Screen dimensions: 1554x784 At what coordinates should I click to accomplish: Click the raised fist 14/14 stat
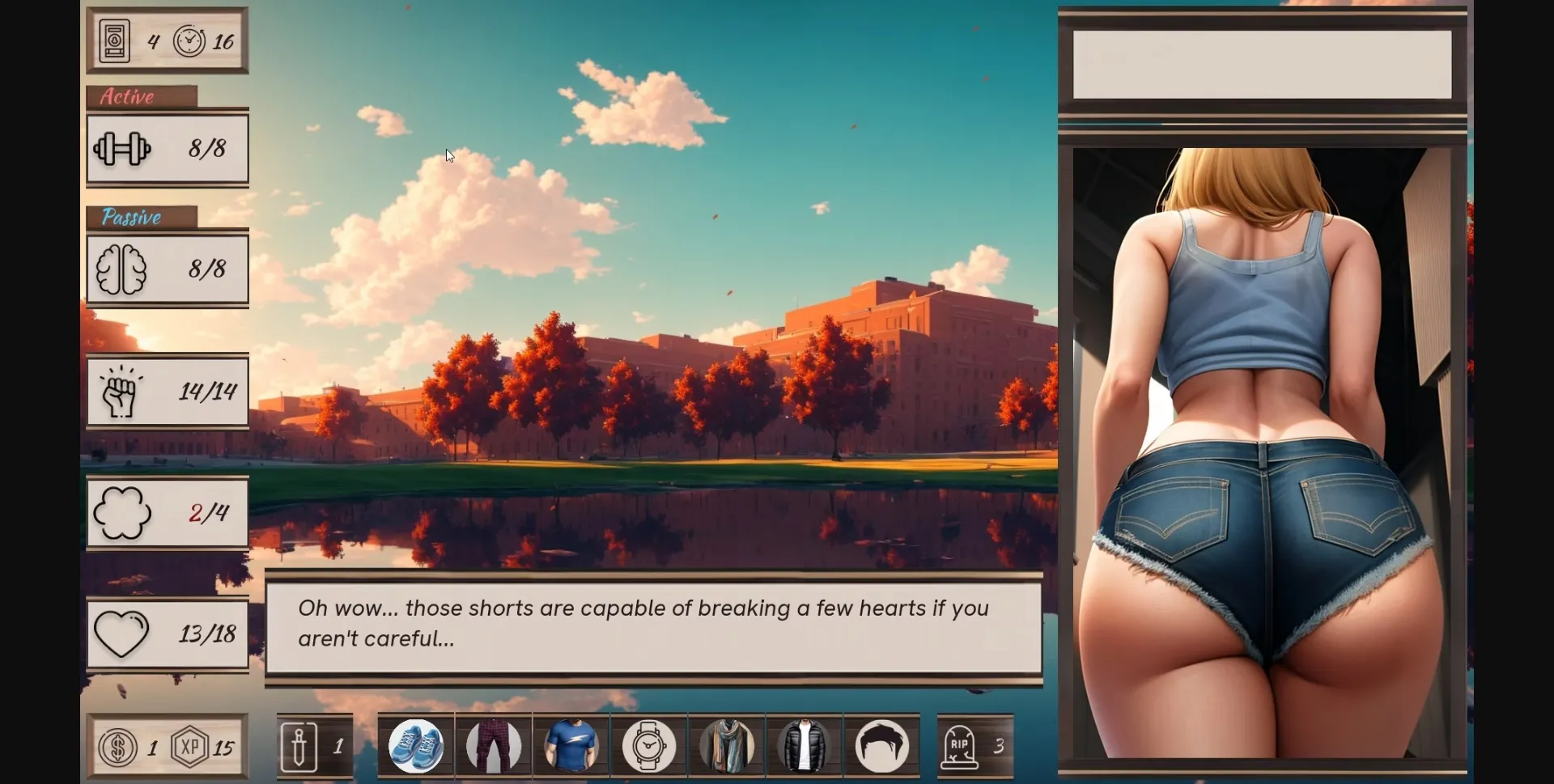point(168,392)
